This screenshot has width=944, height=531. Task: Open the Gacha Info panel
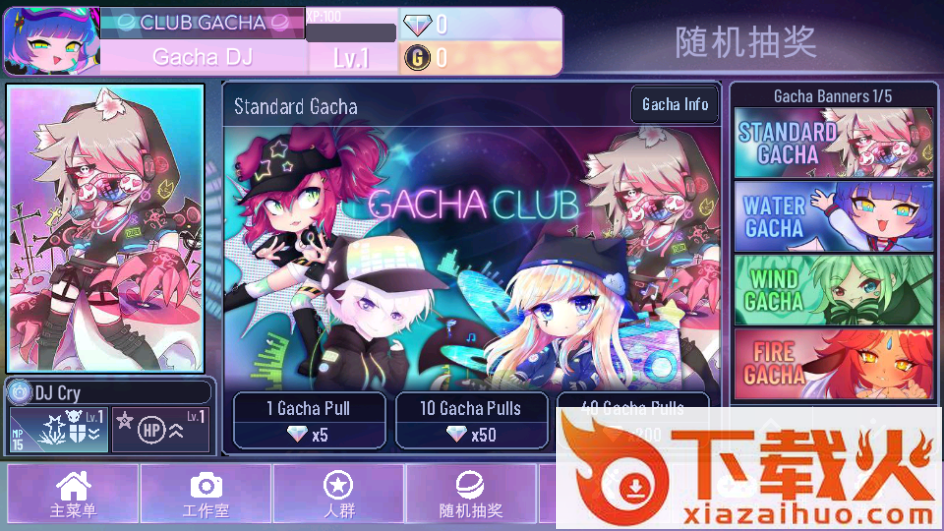[675, 104]
